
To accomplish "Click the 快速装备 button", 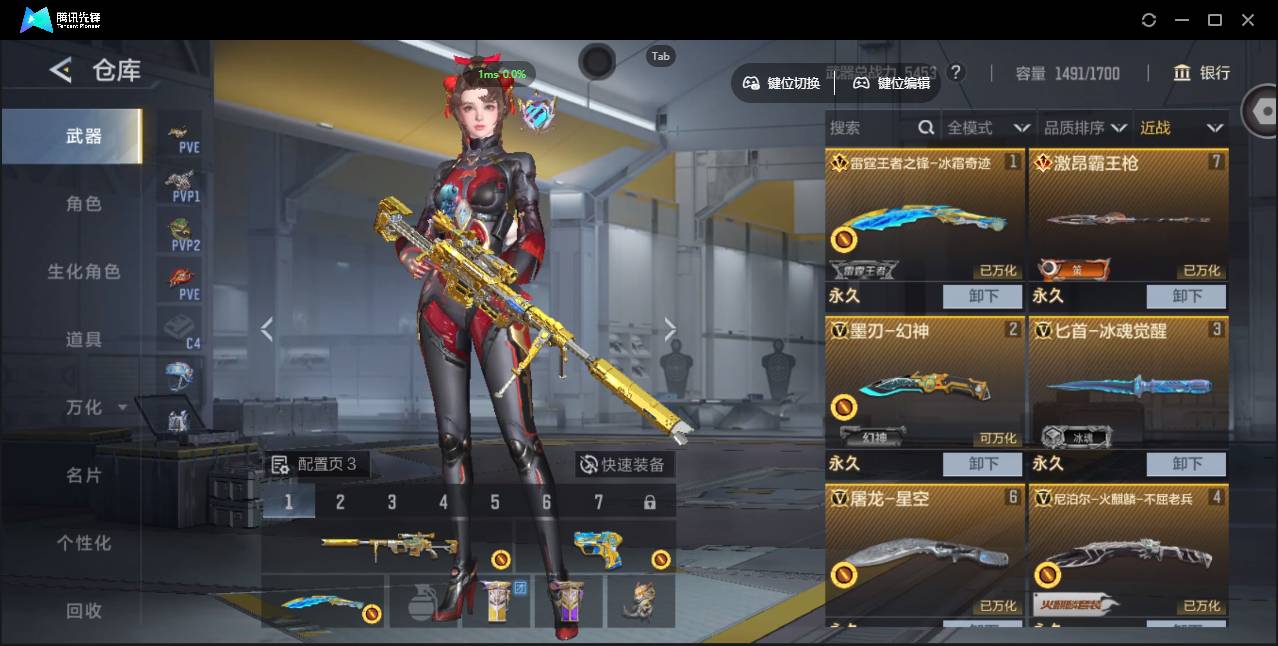I will 625,465.
